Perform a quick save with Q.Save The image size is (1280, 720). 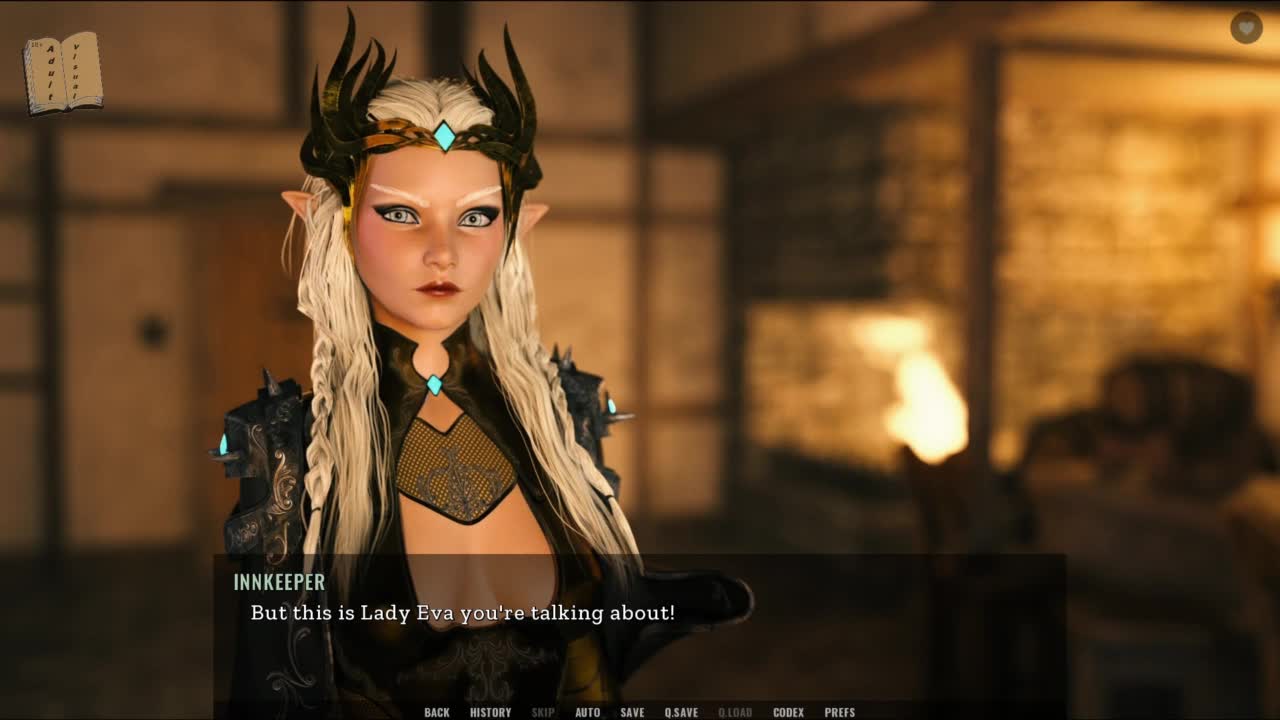click(x=681, y=712)
